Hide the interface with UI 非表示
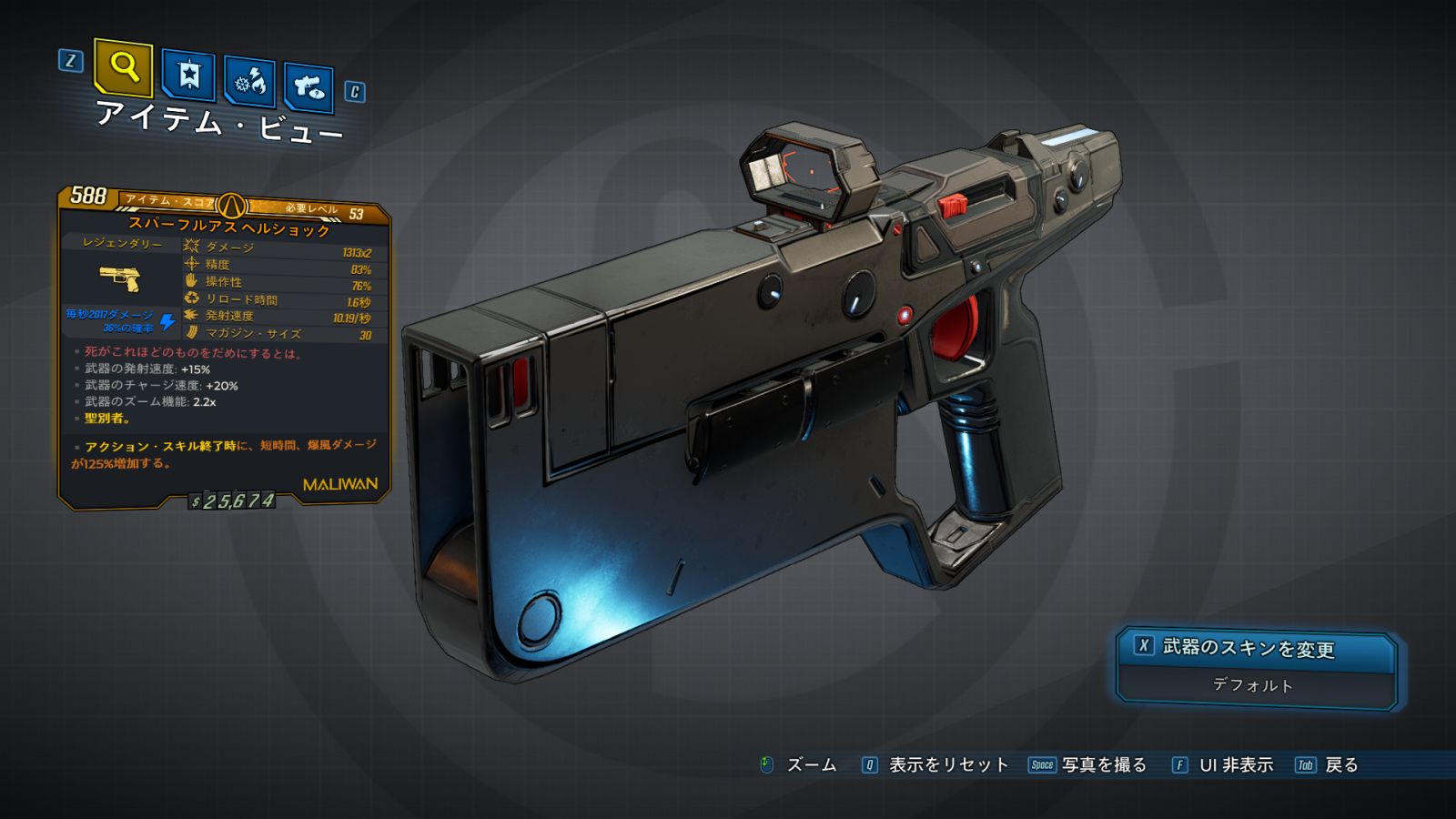The width and height of the screenshot is (1456, 819). coord(1235,765)
